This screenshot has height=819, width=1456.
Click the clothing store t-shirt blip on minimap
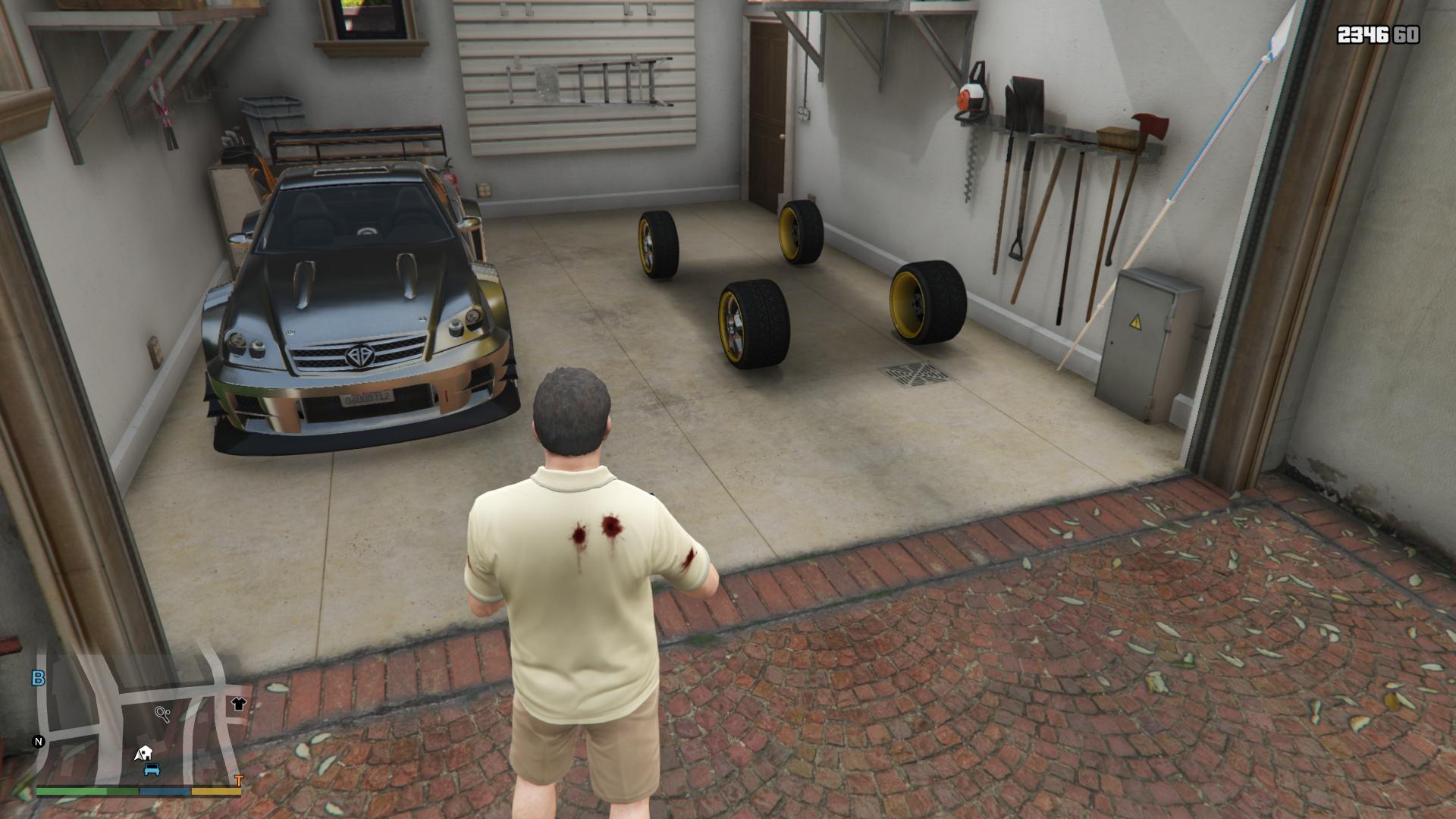238,703
